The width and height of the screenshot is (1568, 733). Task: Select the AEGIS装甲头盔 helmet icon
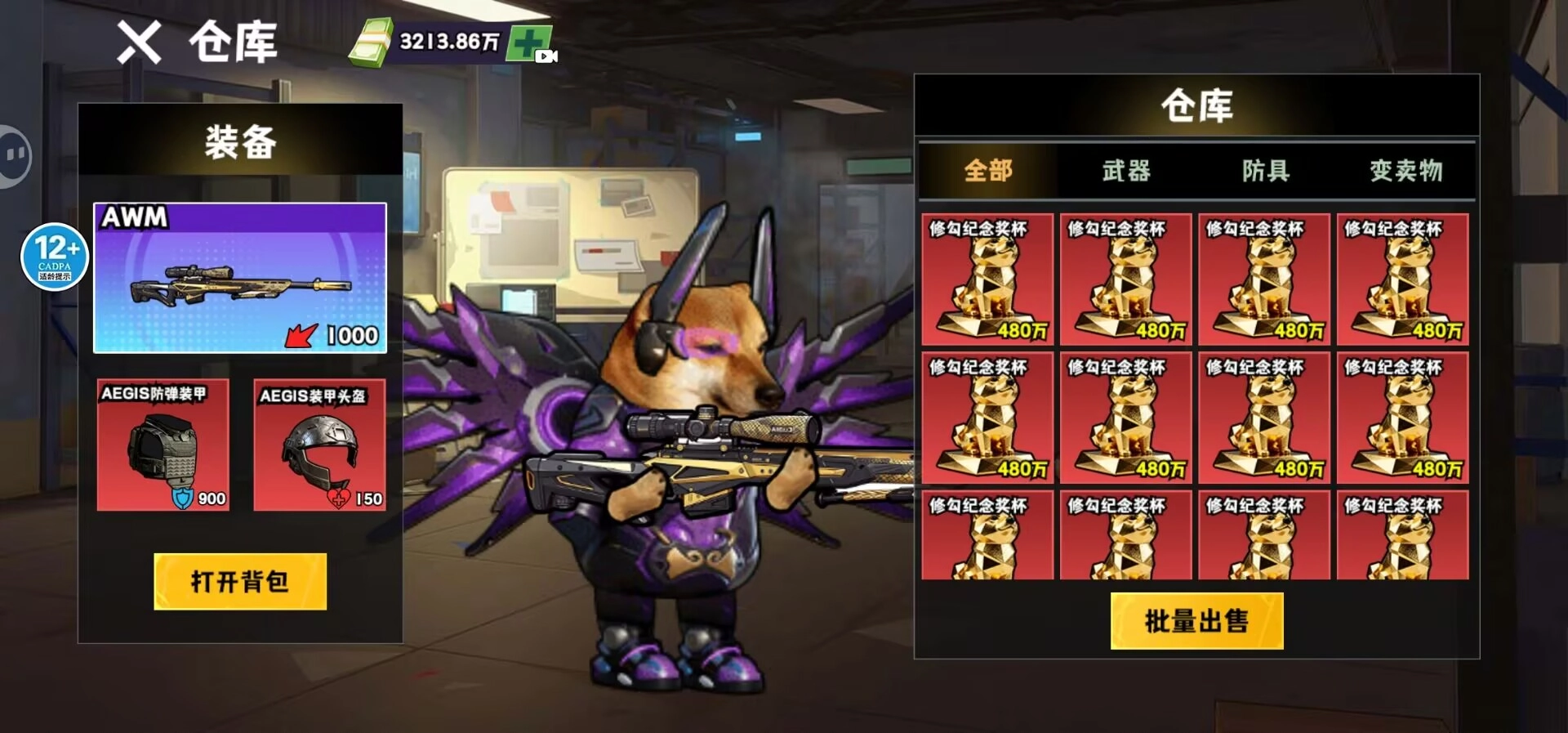pos(320,445)
